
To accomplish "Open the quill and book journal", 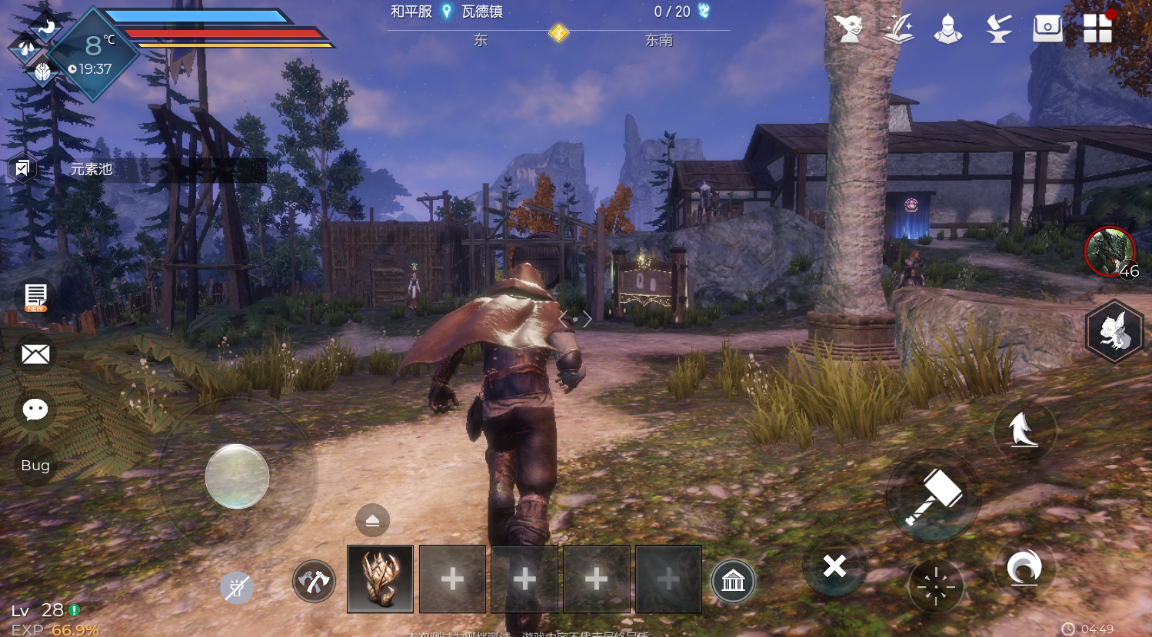I will (898, 27).
